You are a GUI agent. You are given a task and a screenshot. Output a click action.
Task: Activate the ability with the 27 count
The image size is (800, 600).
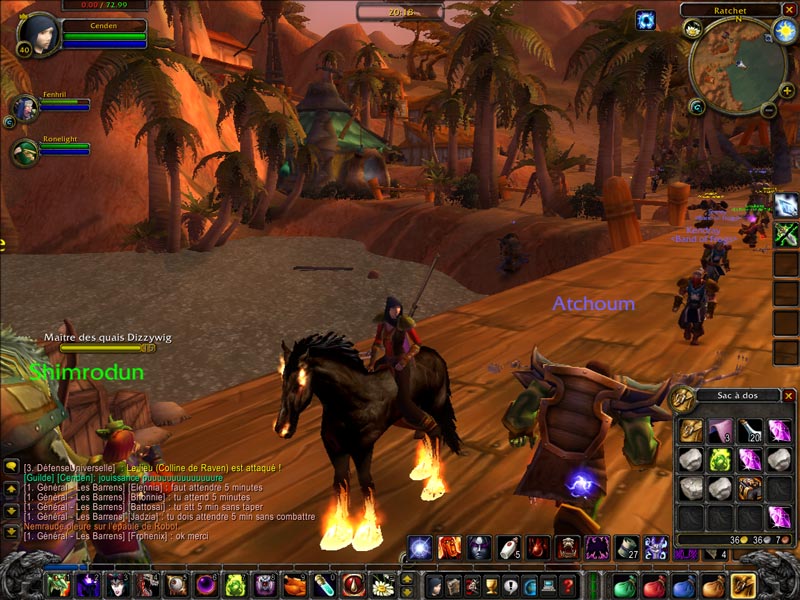pyautogui.click(x=626, y=547)
